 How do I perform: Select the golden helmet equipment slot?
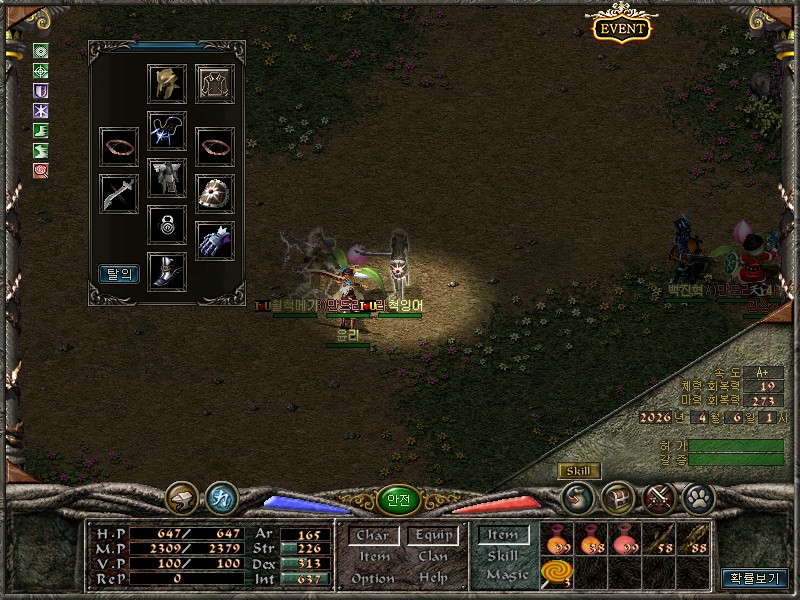tap(167, 83)
